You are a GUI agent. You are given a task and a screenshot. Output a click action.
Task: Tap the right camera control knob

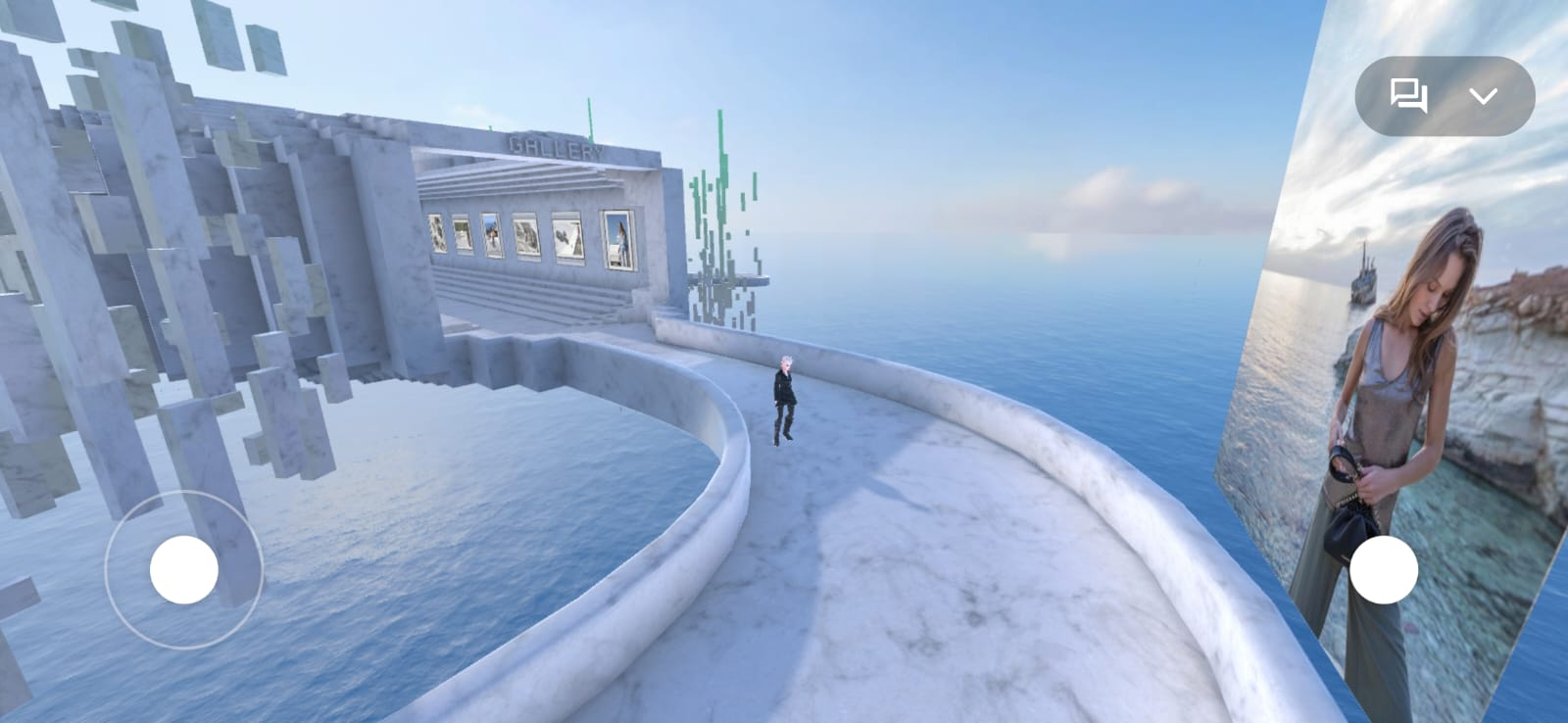coord(1383,569)
